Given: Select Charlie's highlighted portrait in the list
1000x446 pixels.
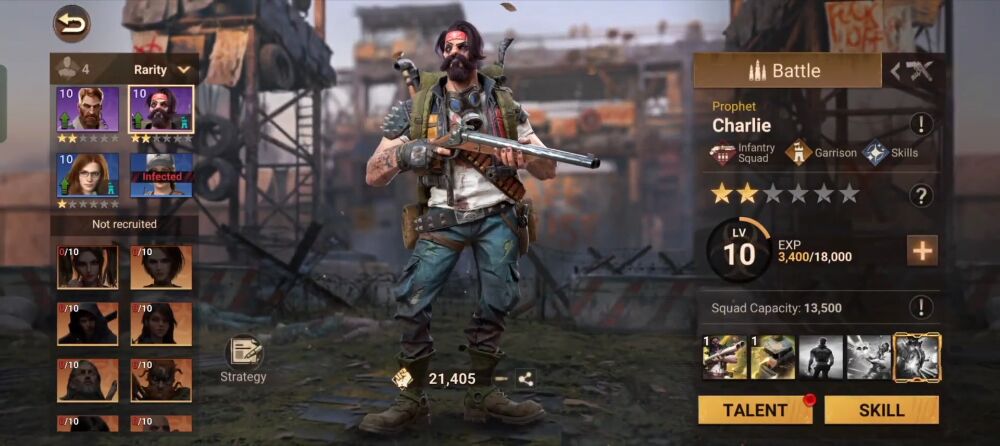Looking at the screenshot, I should point(161,109).
